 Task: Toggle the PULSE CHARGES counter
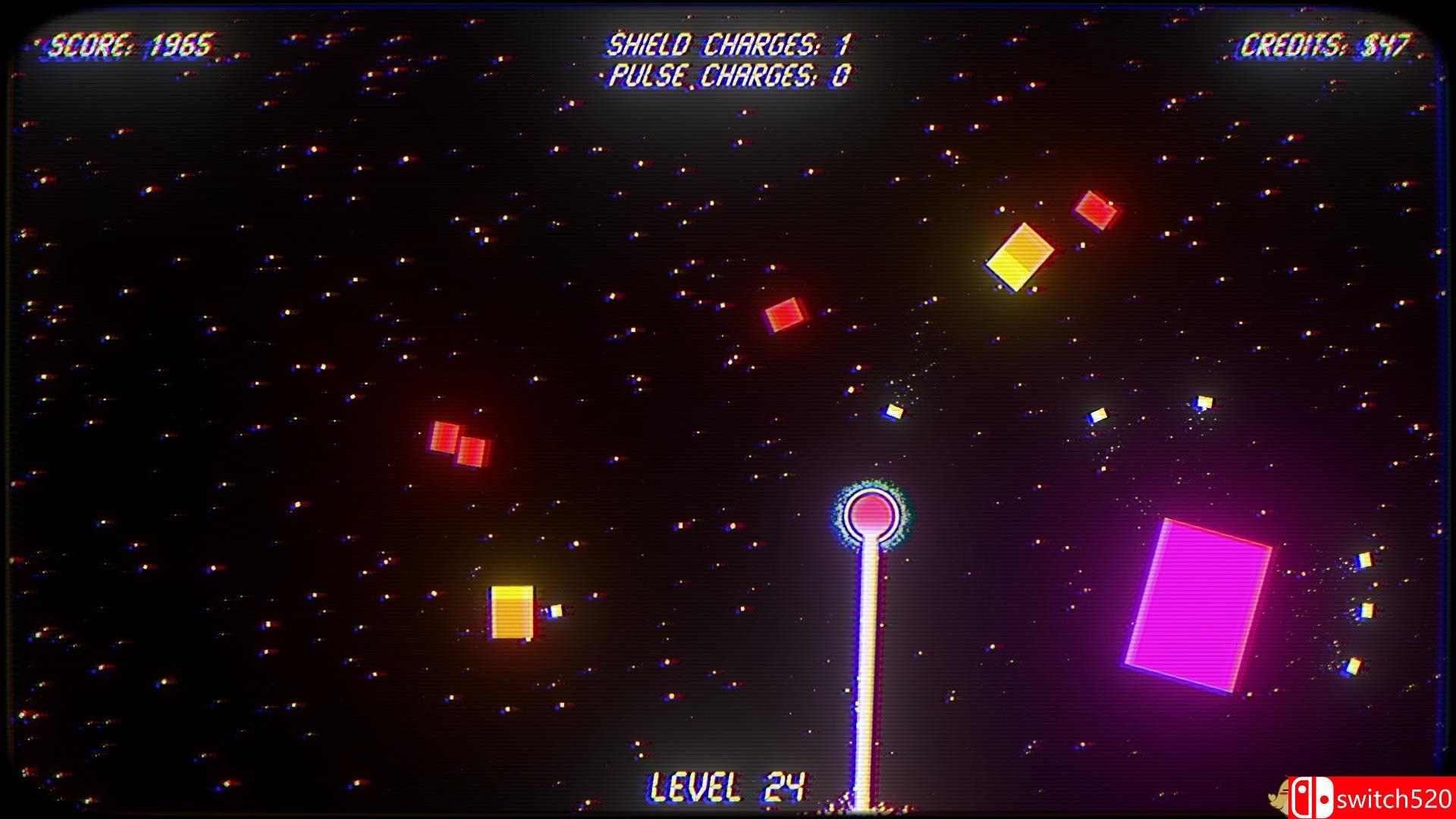point(726,76)
